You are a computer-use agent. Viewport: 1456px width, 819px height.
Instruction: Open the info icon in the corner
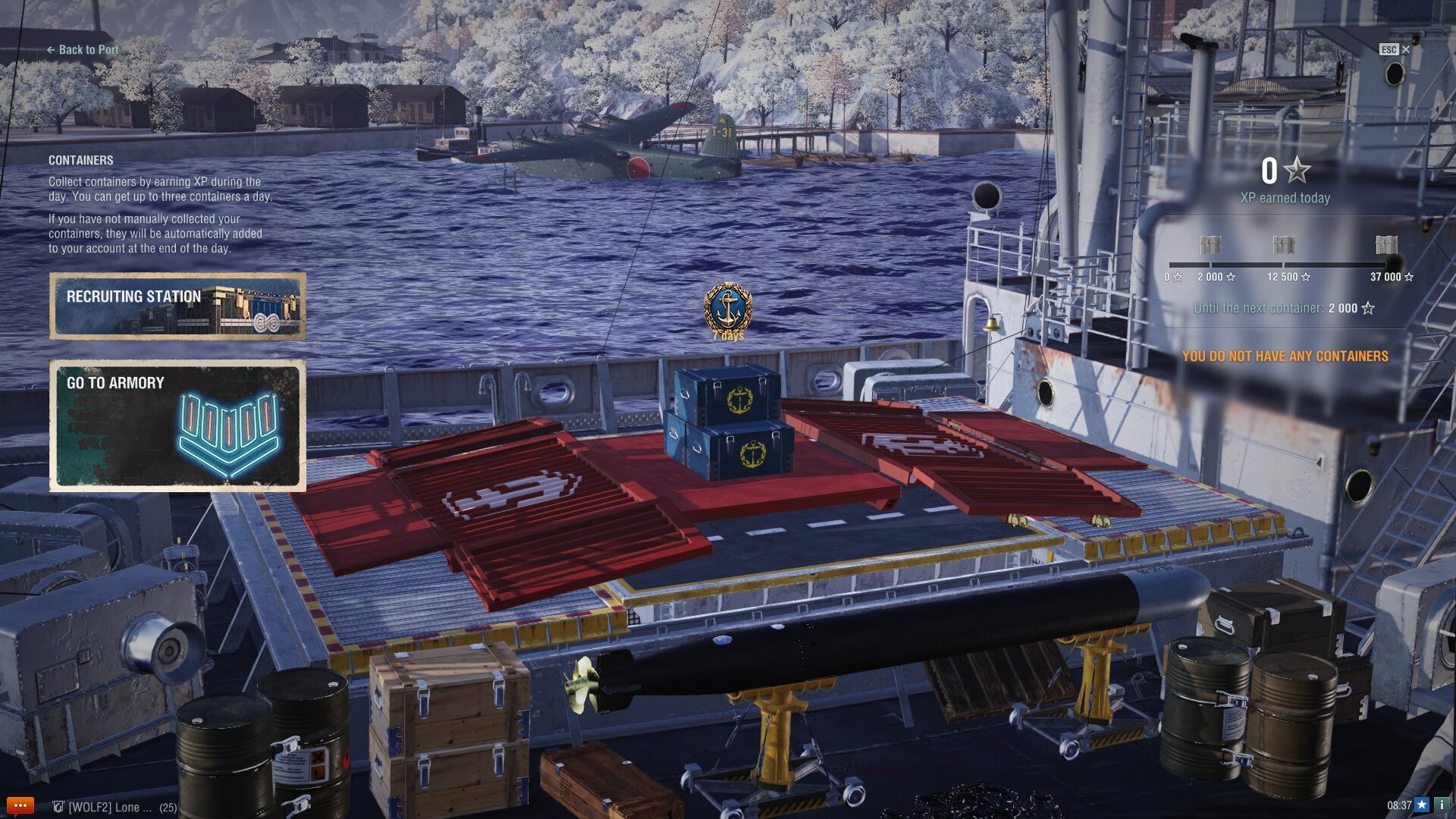(1442, 805)
